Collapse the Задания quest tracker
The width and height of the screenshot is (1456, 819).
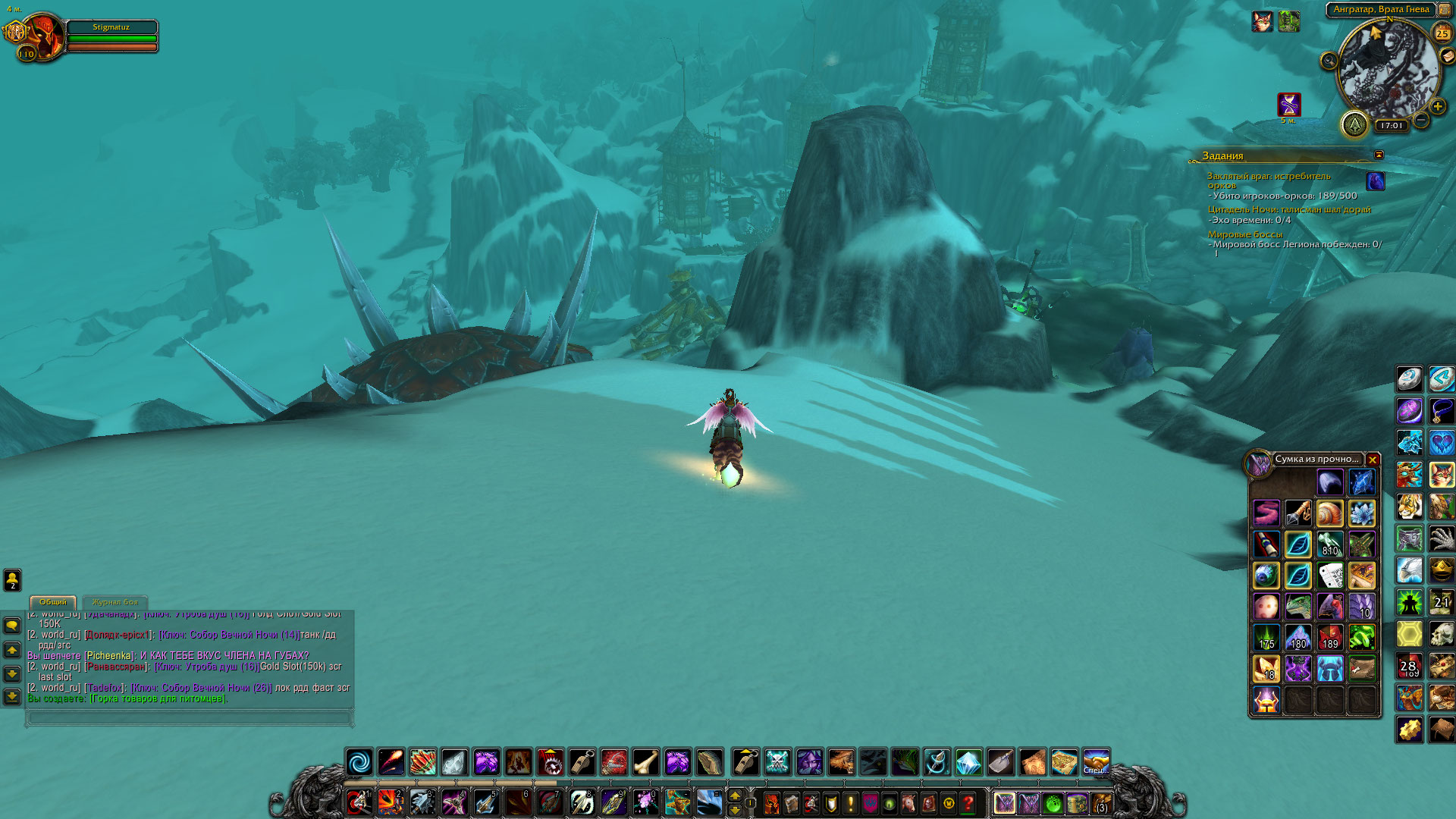click(x=1379, y=155)
